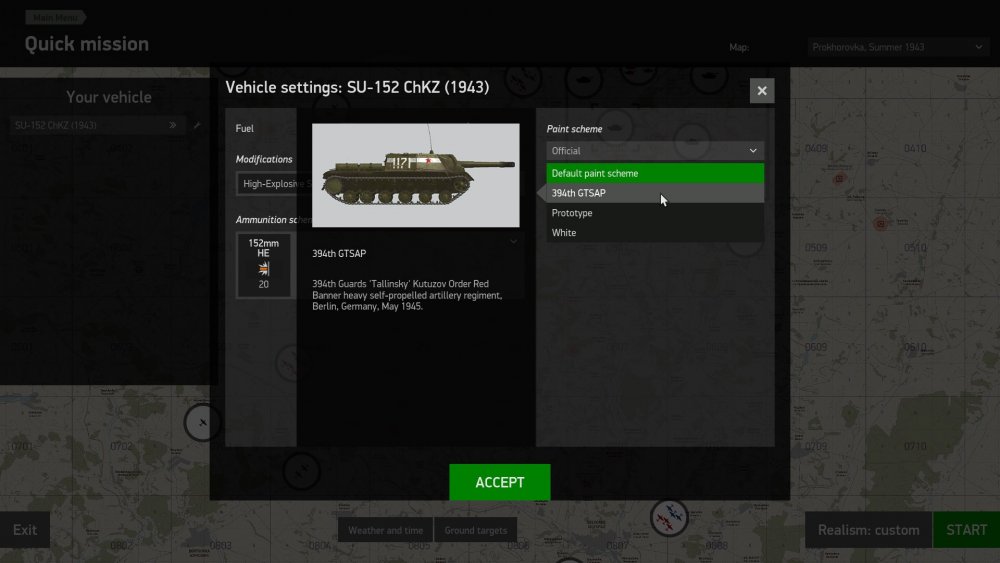Exit the quick mission screen
1000x563 pixels.
tap(25, 530)
